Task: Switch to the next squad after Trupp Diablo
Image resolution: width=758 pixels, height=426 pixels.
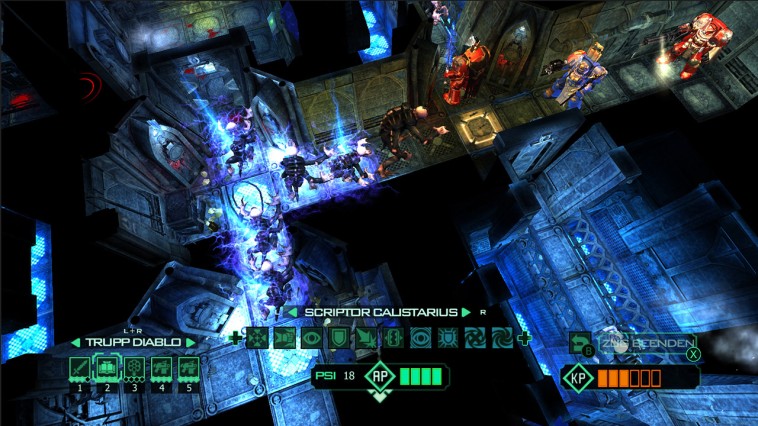Action: coord(192,342)
